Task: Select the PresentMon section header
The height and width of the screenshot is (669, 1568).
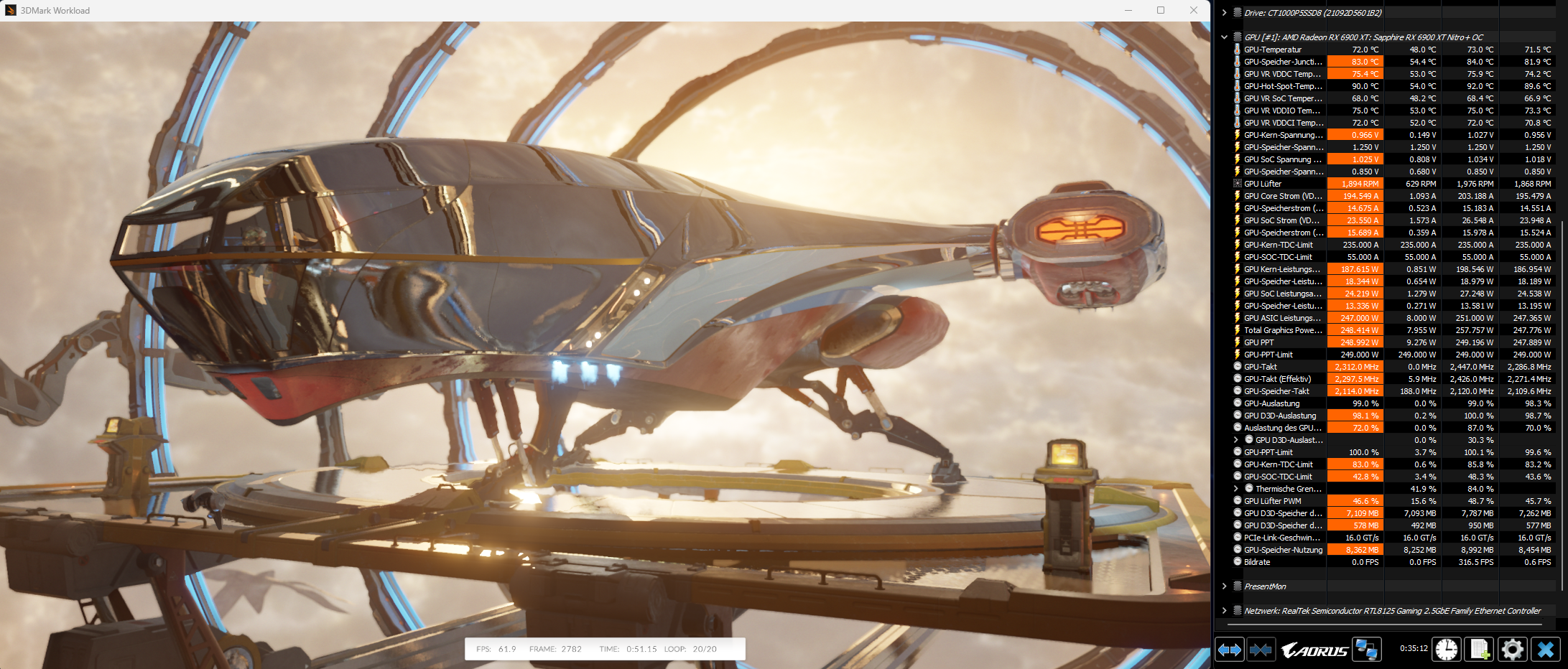Action: [x=1264, y=586]
